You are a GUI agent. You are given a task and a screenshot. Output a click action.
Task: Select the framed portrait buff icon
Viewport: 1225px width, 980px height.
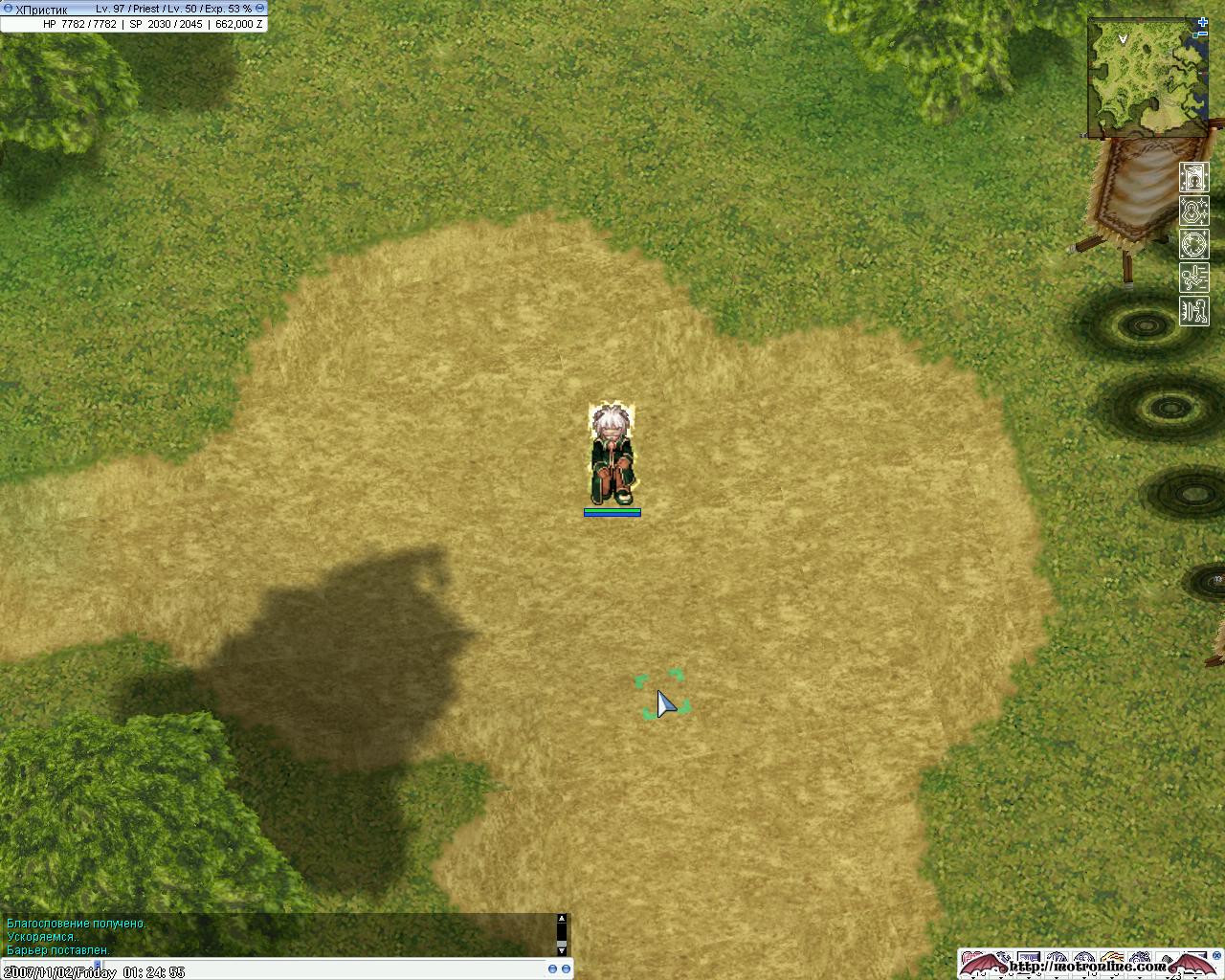click(x=1193, y=177)
